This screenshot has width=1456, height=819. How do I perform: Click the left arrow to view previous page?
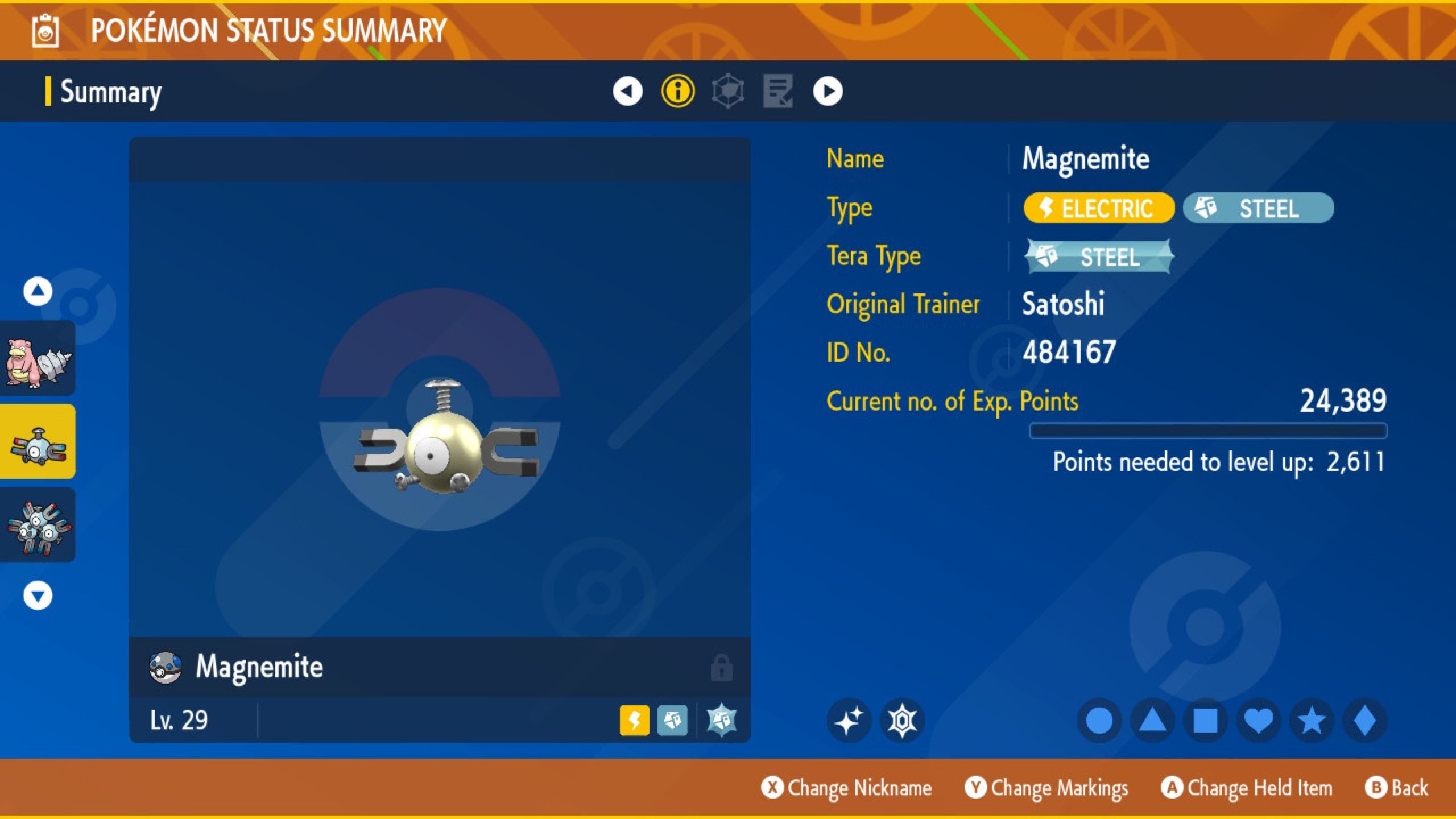(x=627, y=91)
